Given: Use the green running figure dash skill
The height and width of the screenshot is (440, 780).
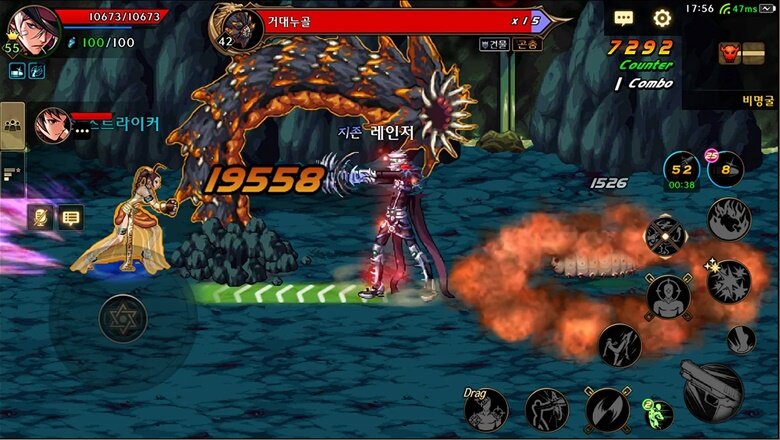Looking at the screenshot, I should 657,413.
